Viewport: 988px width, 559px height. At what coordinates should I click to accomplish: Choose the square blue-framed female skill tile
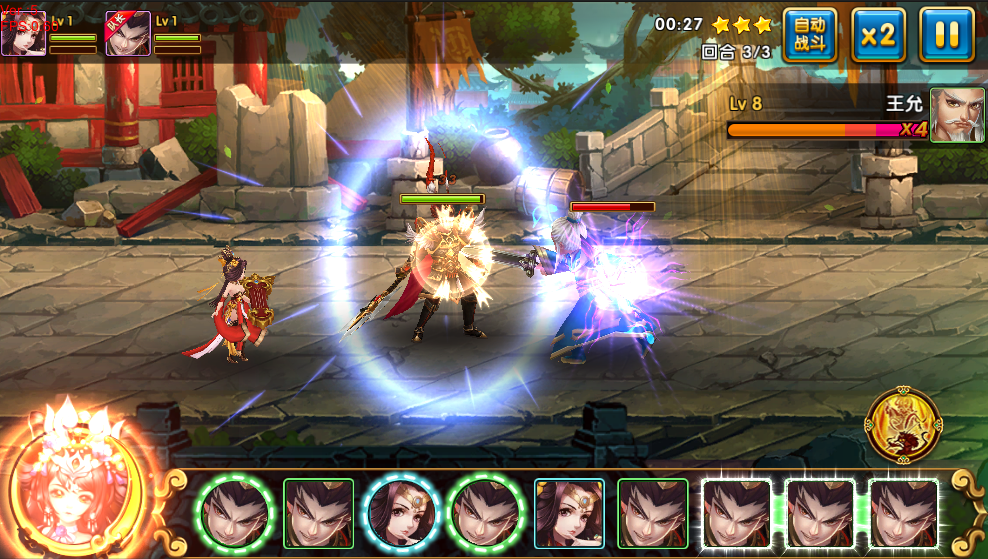coord(569,513)
